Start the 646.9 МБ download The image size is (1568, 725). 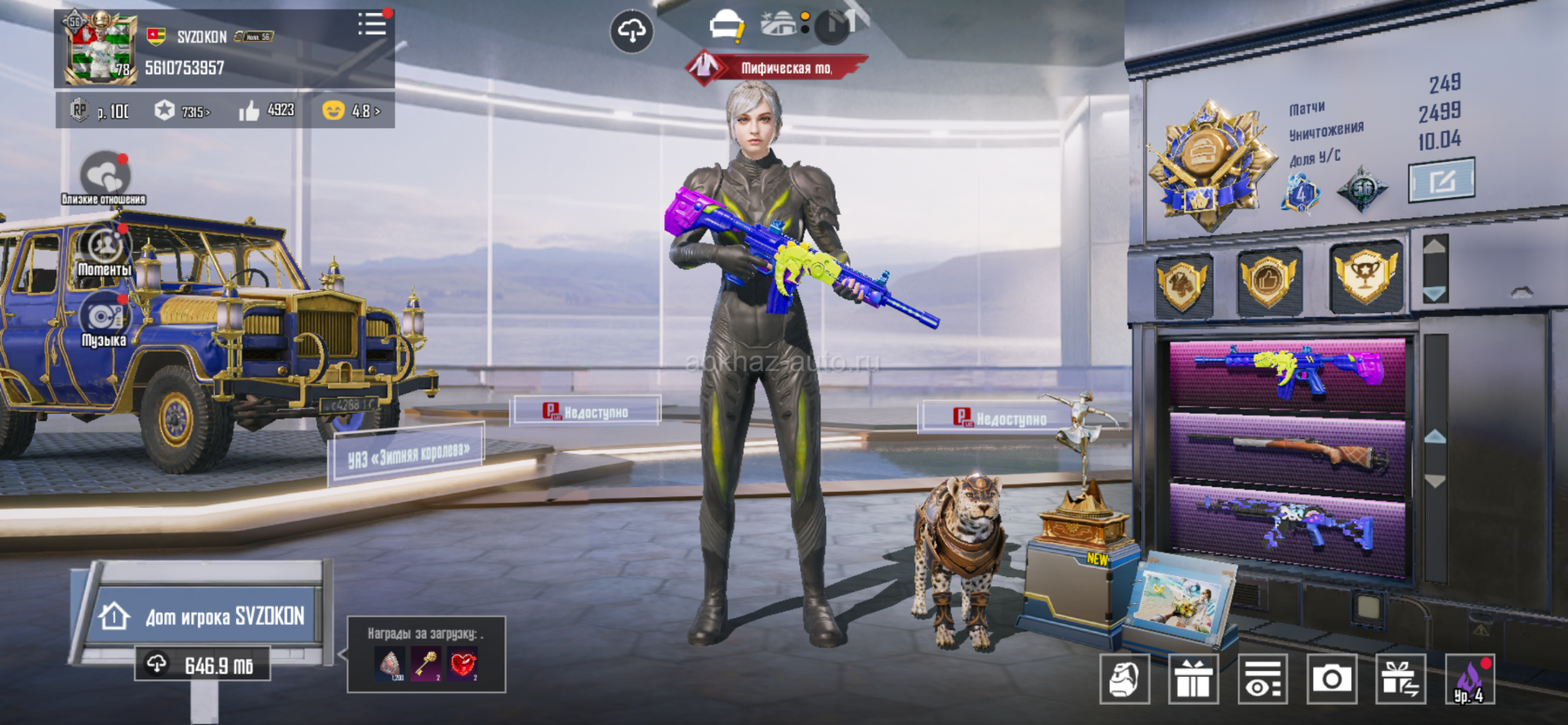[x=203, y=665]
